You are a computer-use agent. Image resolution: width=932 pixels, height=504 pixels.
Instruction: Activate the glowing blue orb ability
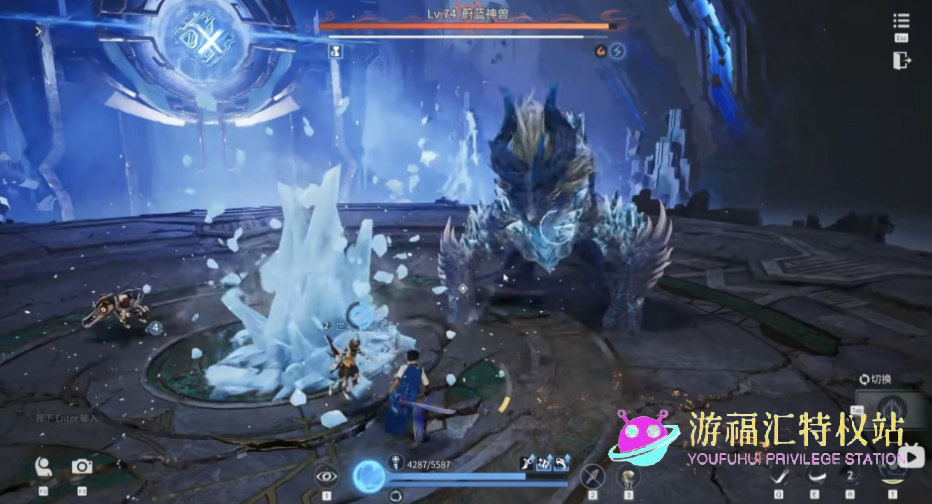[x=368, y=474]
